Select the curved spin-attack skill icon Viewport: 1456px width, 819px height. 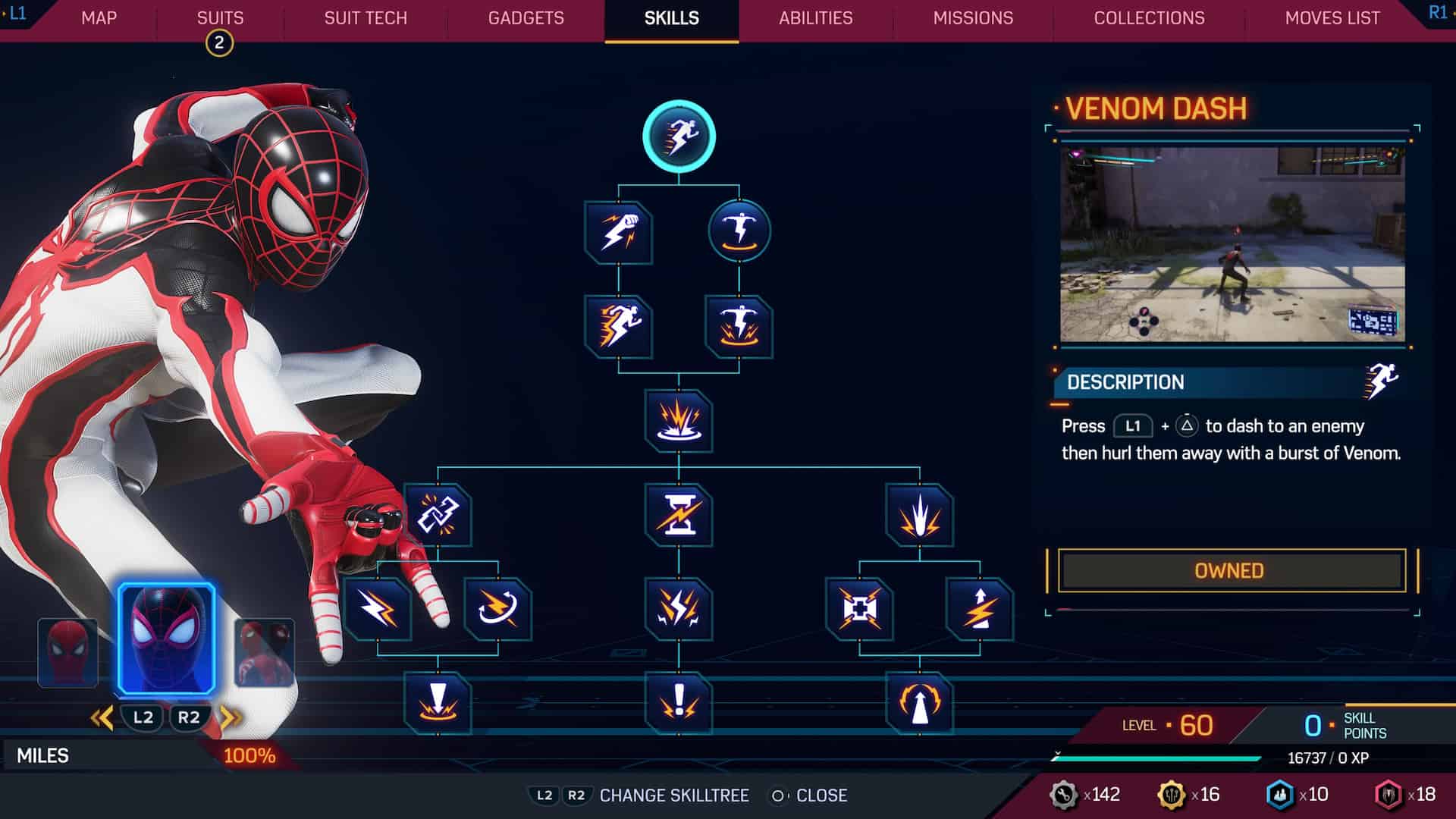tap(497, 610)
